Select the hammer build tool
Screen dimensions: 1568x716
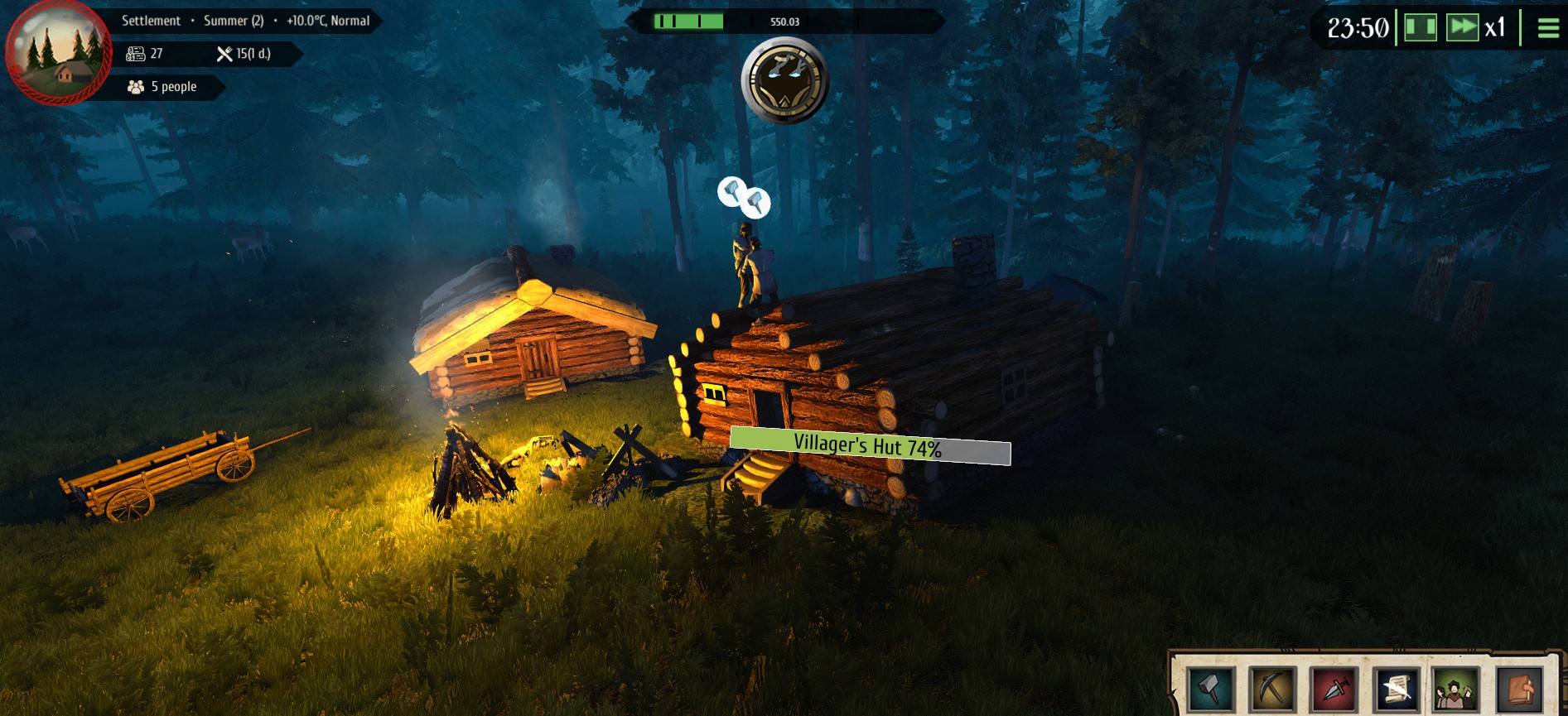point(1210,690)
